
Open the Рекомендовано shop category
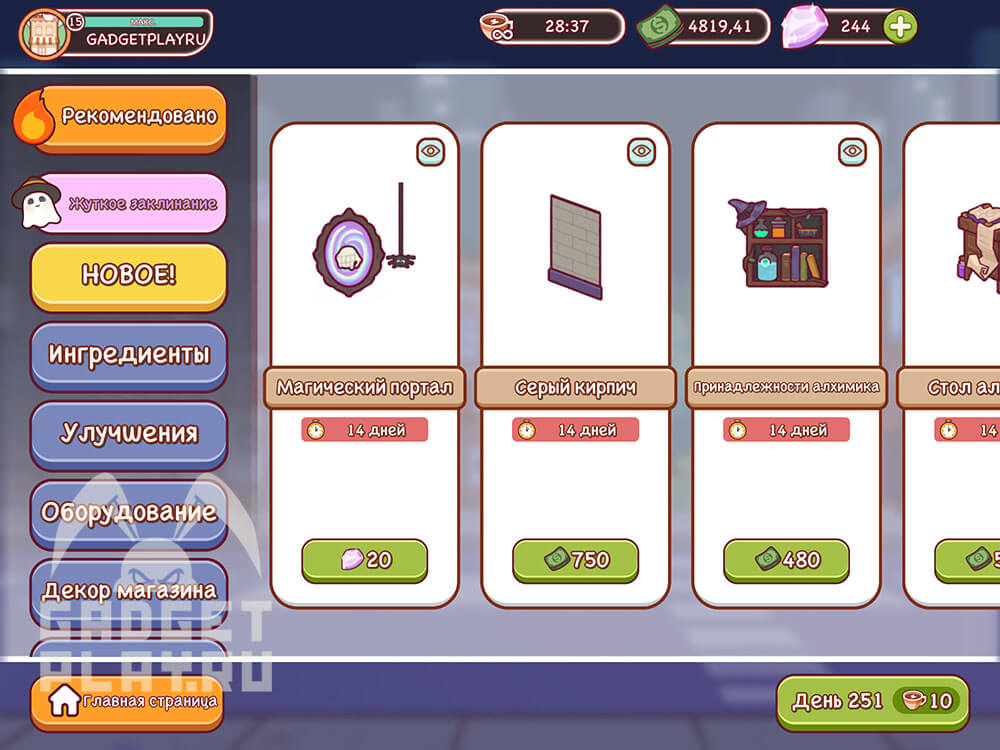pos(128,117)
